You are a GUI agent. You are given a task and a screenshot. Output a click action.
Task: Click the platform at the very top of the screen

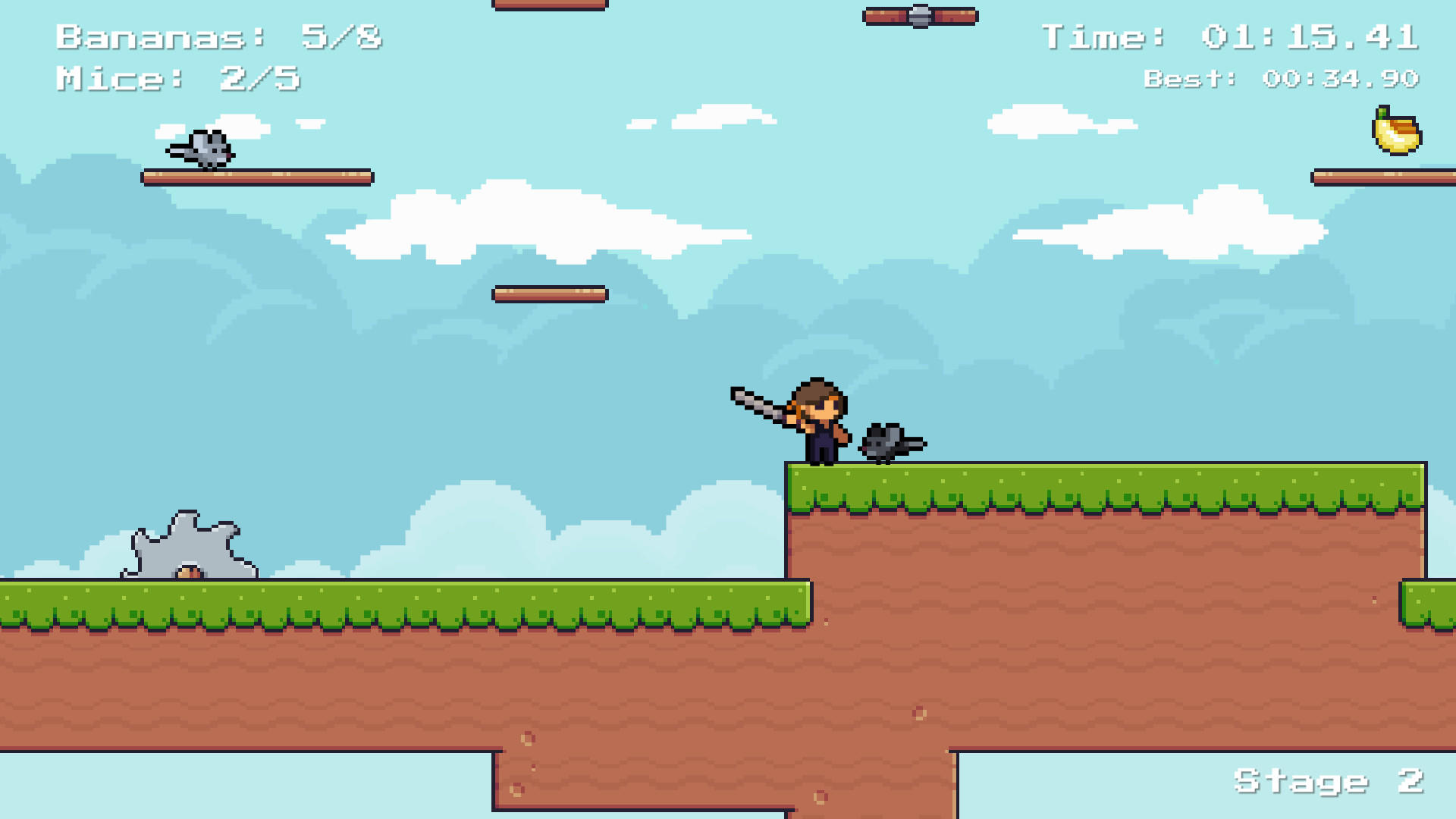tap(549, 4)
